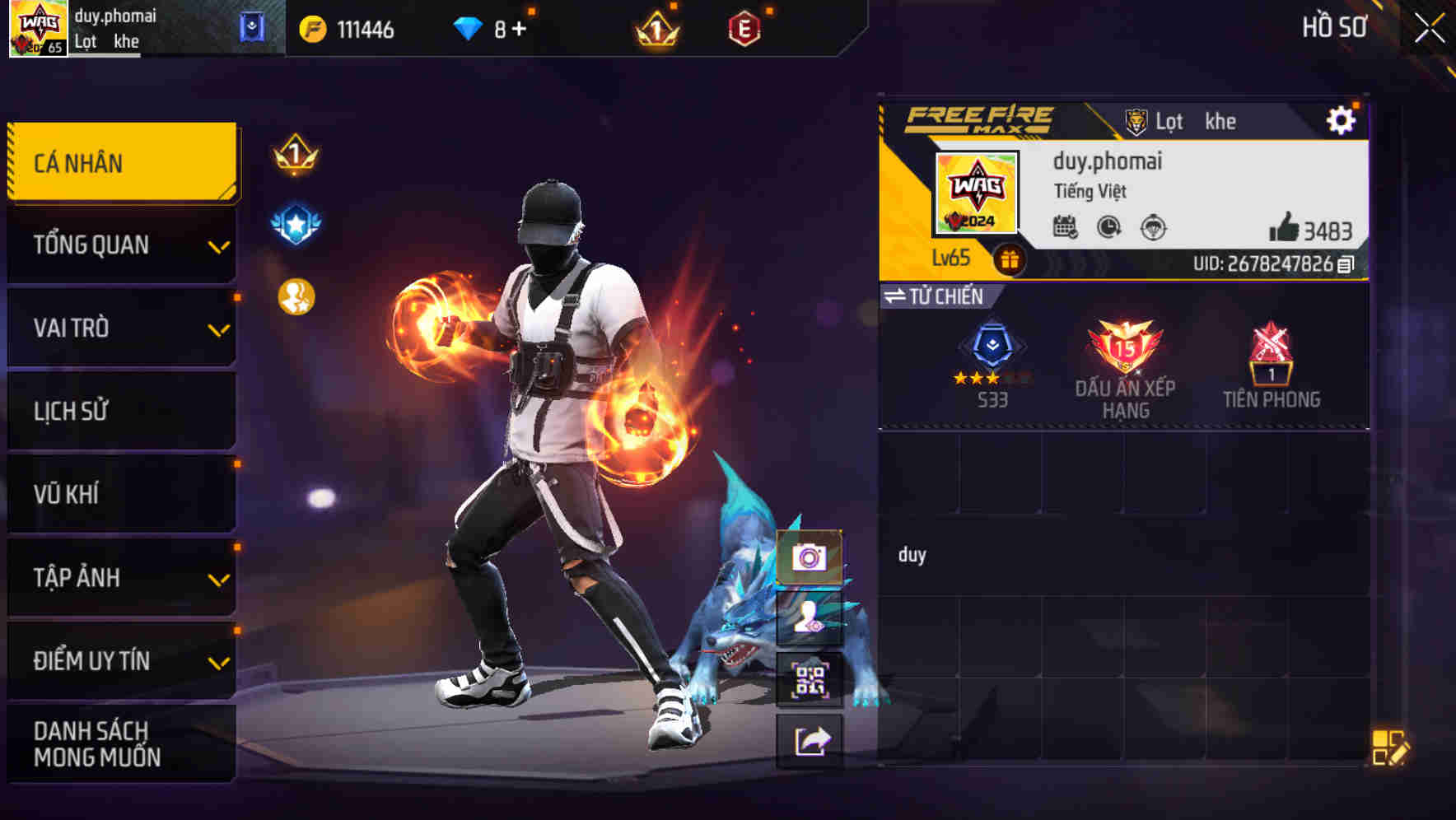The image size is (1456, 820).
Task: Switch to the LỊCH SỬ tab
Action: pyautogui.click(x=120, y=411)
